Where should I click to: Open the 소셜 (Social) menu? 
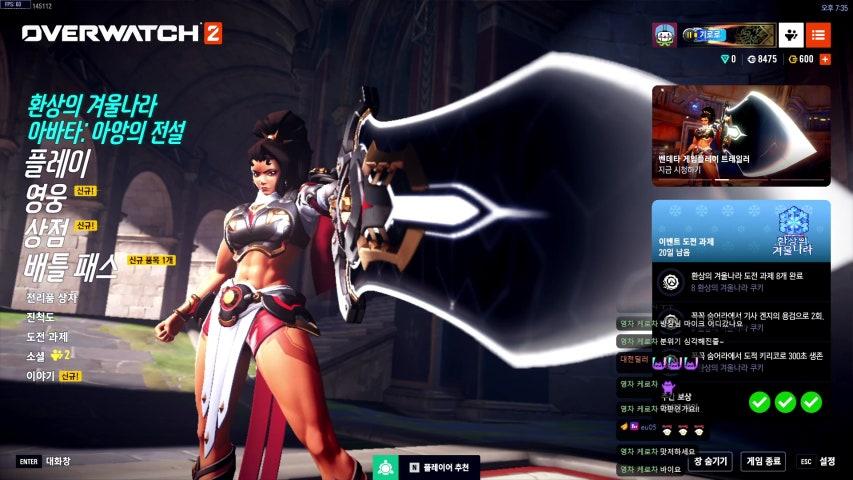tap(38, 356)
